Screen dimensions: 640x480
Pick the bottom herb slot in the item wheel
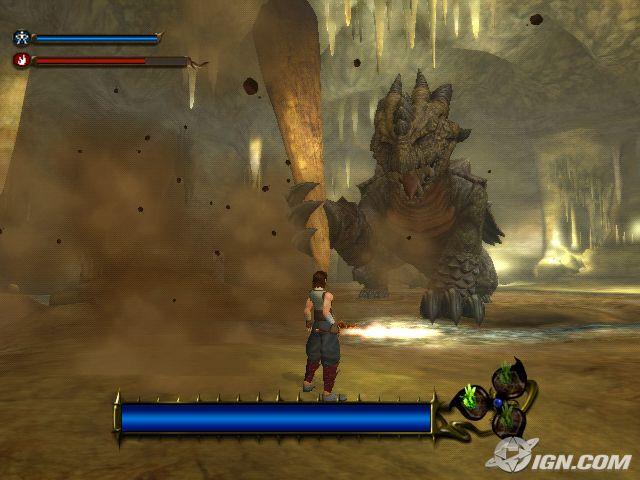(x=507, y=416)
